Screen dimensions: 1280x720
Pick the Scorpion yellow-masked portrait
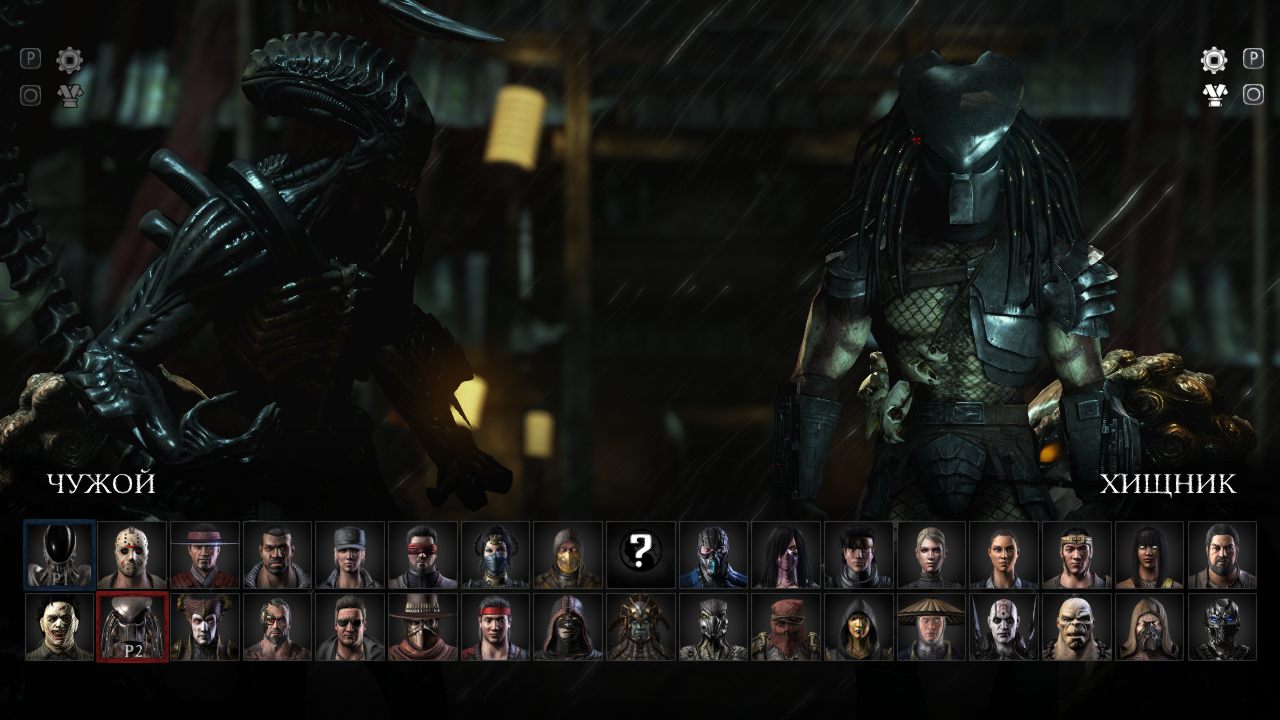(x=568, y=554)
